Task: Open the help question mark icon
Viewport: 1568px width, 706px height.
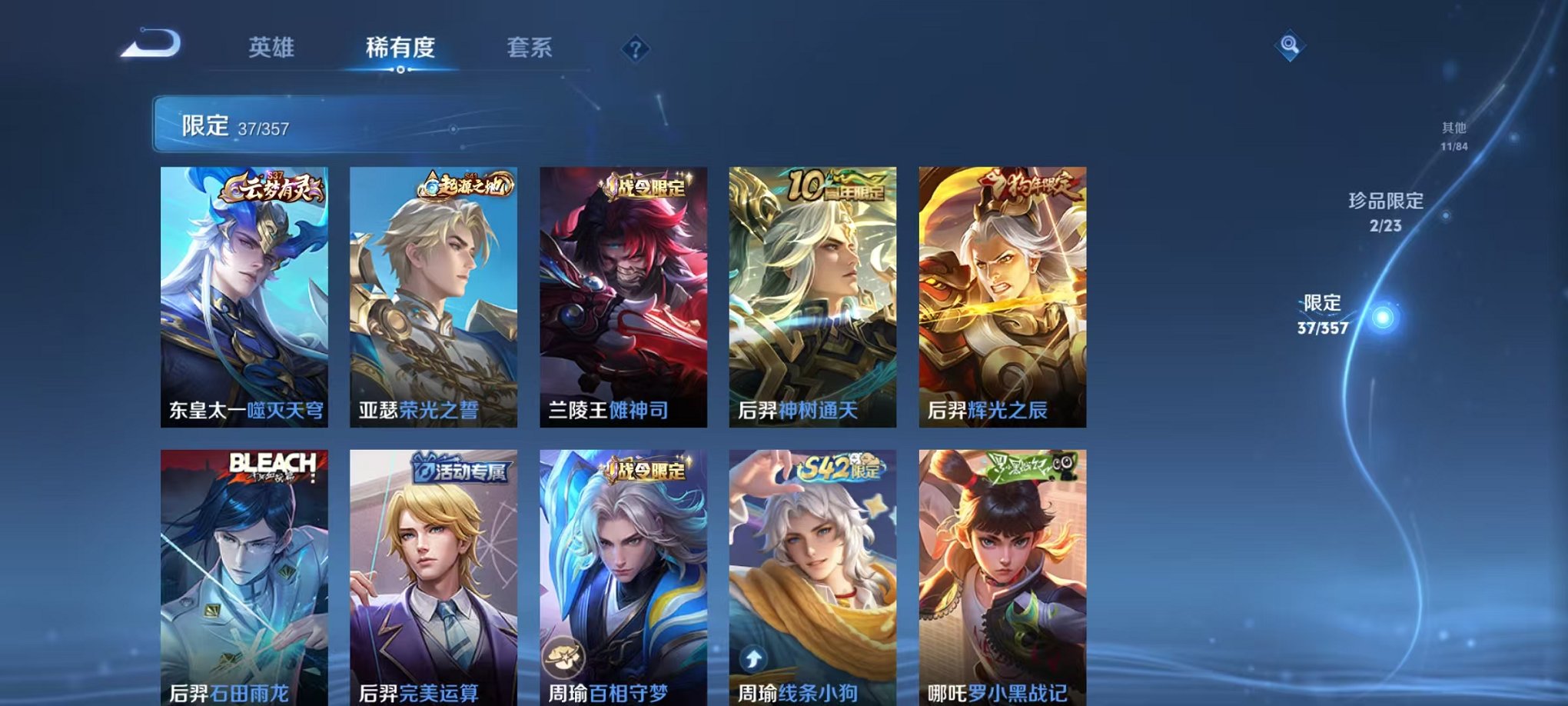Action: click(x=633, y=49)
